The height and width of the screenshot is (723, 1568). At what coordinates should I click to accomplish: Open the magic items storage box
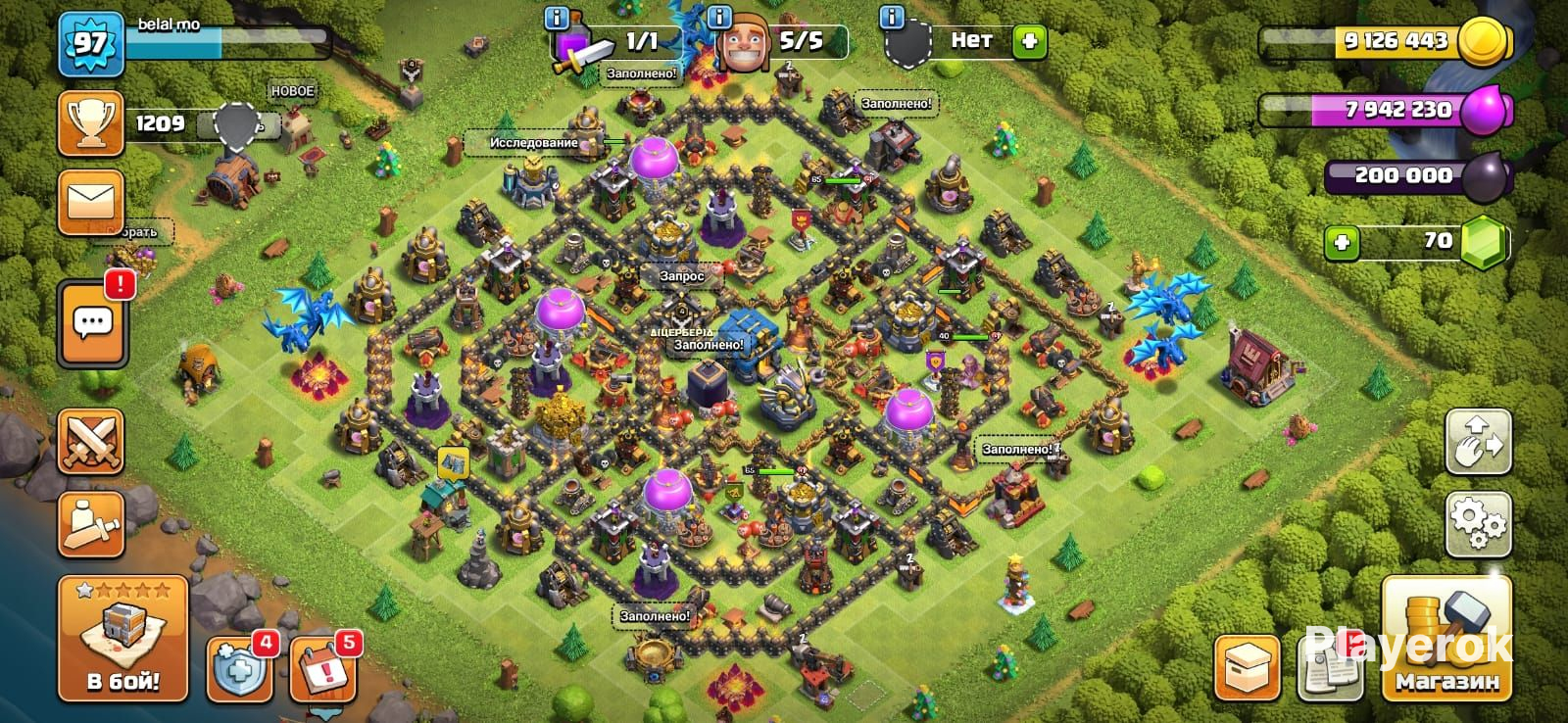(x=1247, y=668)
